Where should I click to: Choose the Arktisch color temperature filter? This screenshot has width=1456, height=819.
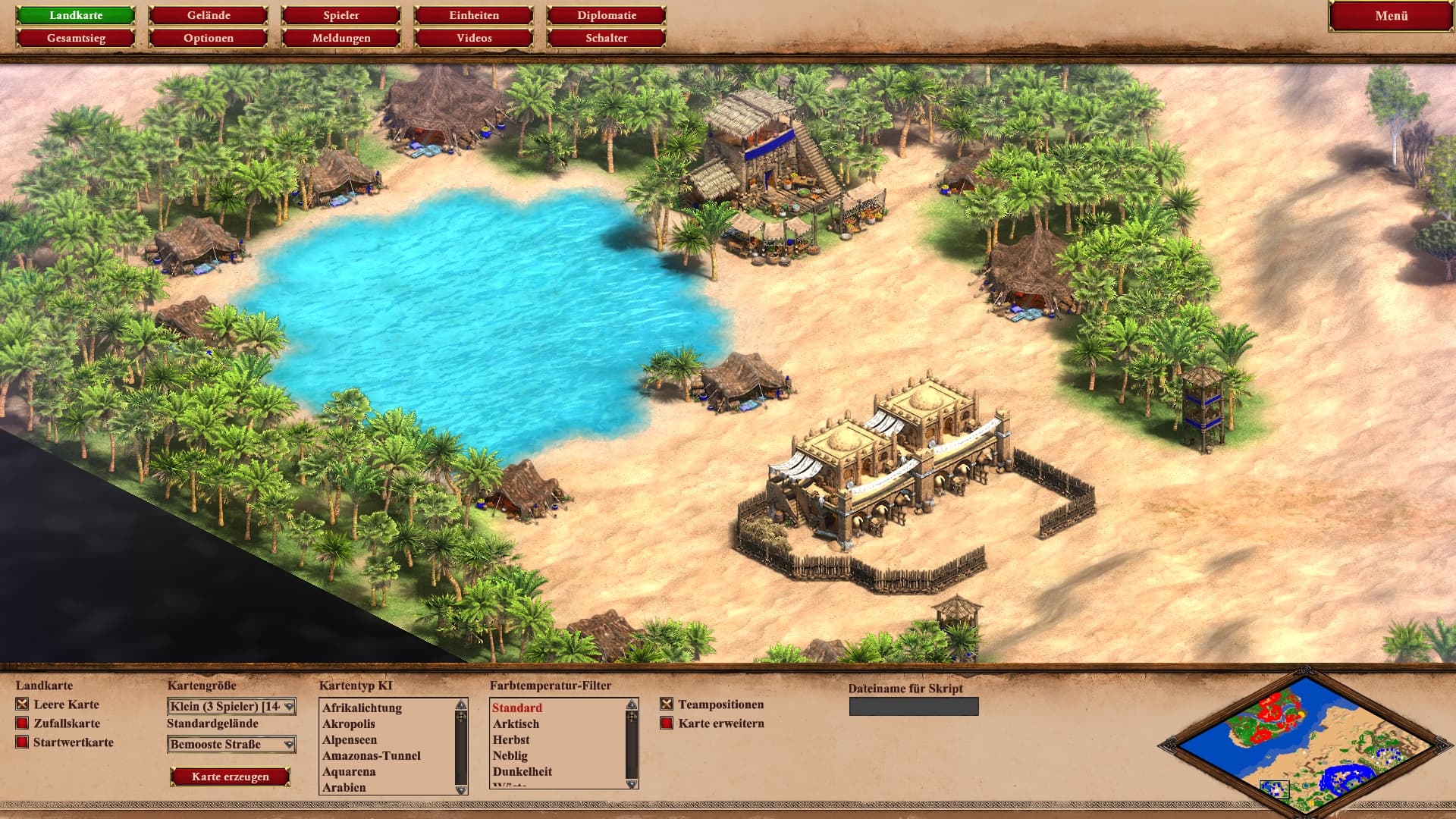(516, 724)
